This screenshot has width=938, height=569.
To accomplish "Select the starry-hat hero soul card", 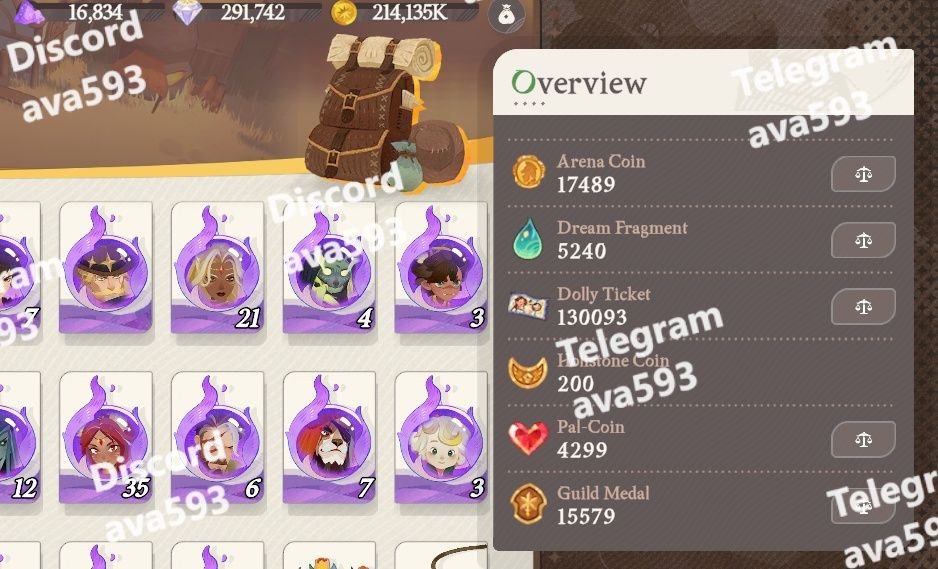I will [106, 267].
